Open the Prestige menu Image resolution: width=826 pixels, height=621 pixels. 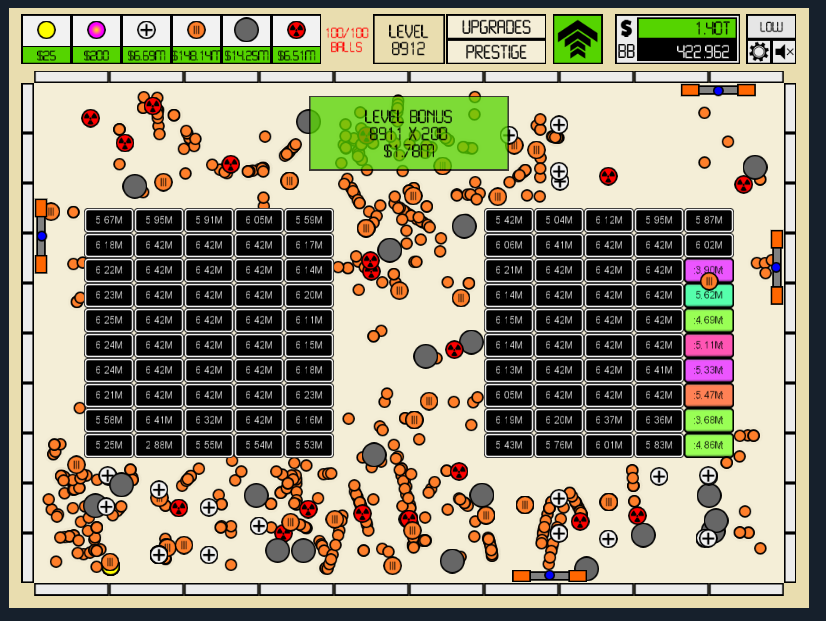click(496, 51)
